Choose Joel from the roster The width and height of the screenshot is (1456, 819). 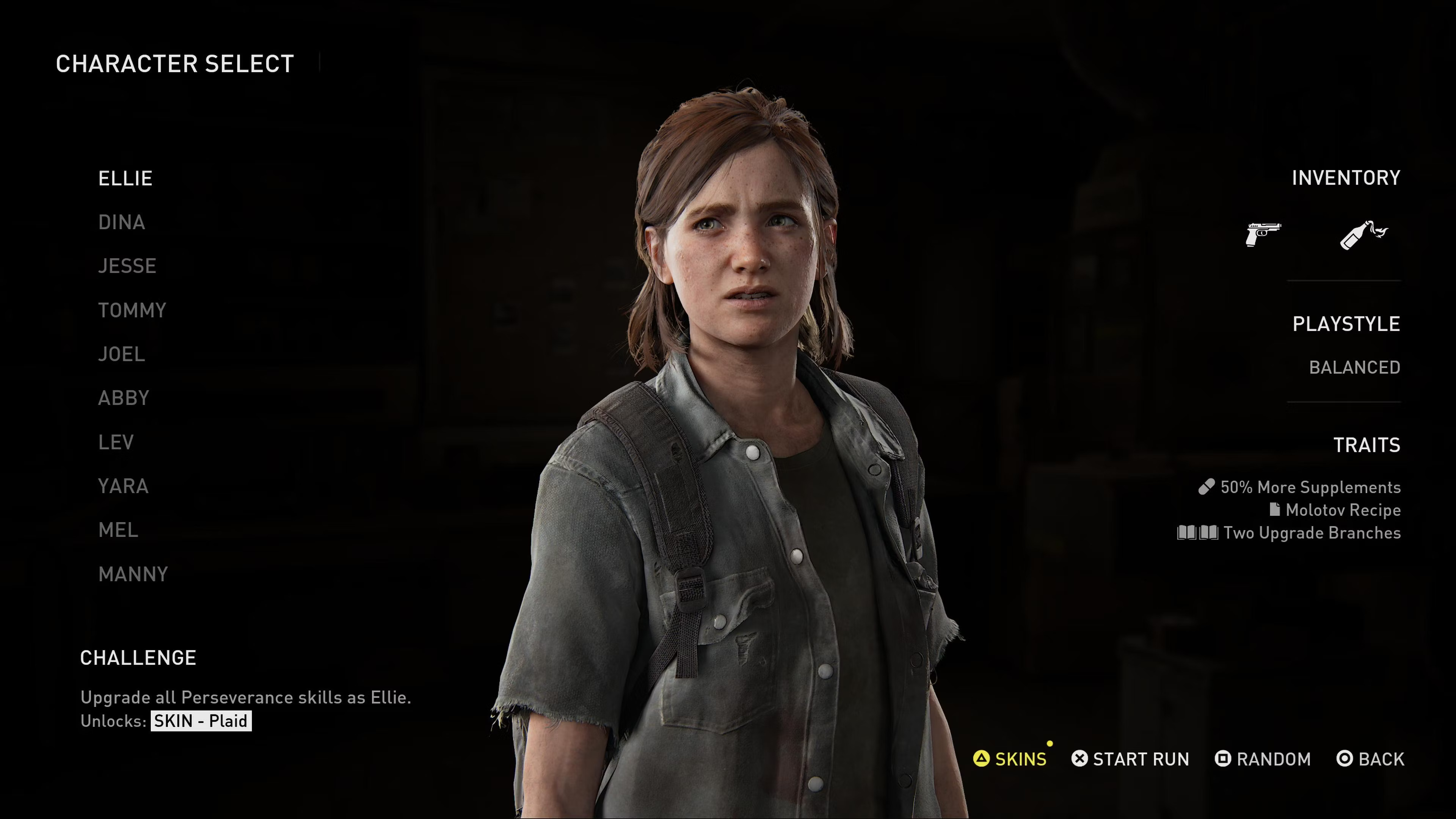pyautogui.click(x=121, y=355)
